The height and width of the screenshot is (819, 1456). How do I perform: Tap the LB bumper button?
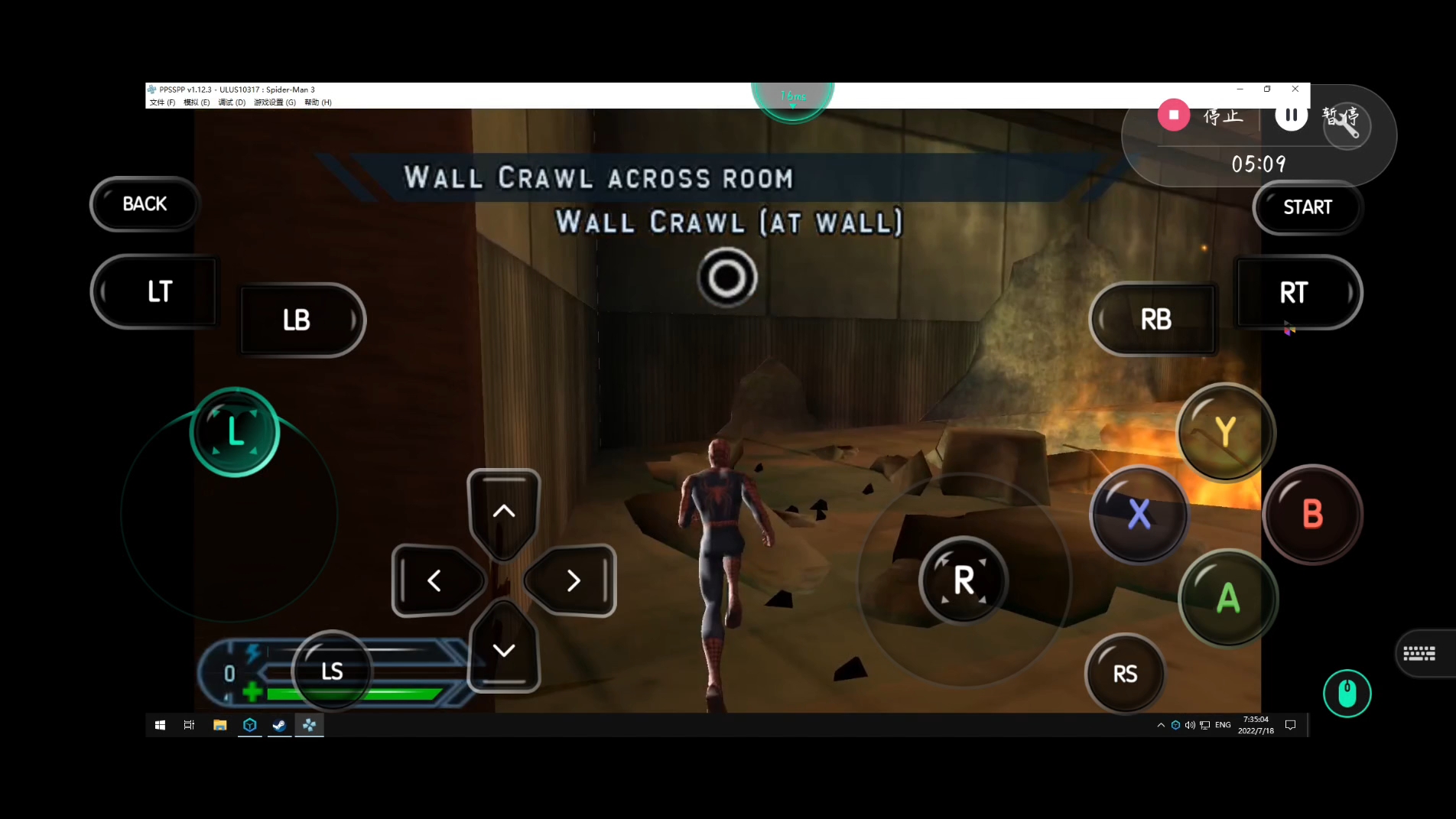[297, 320]
